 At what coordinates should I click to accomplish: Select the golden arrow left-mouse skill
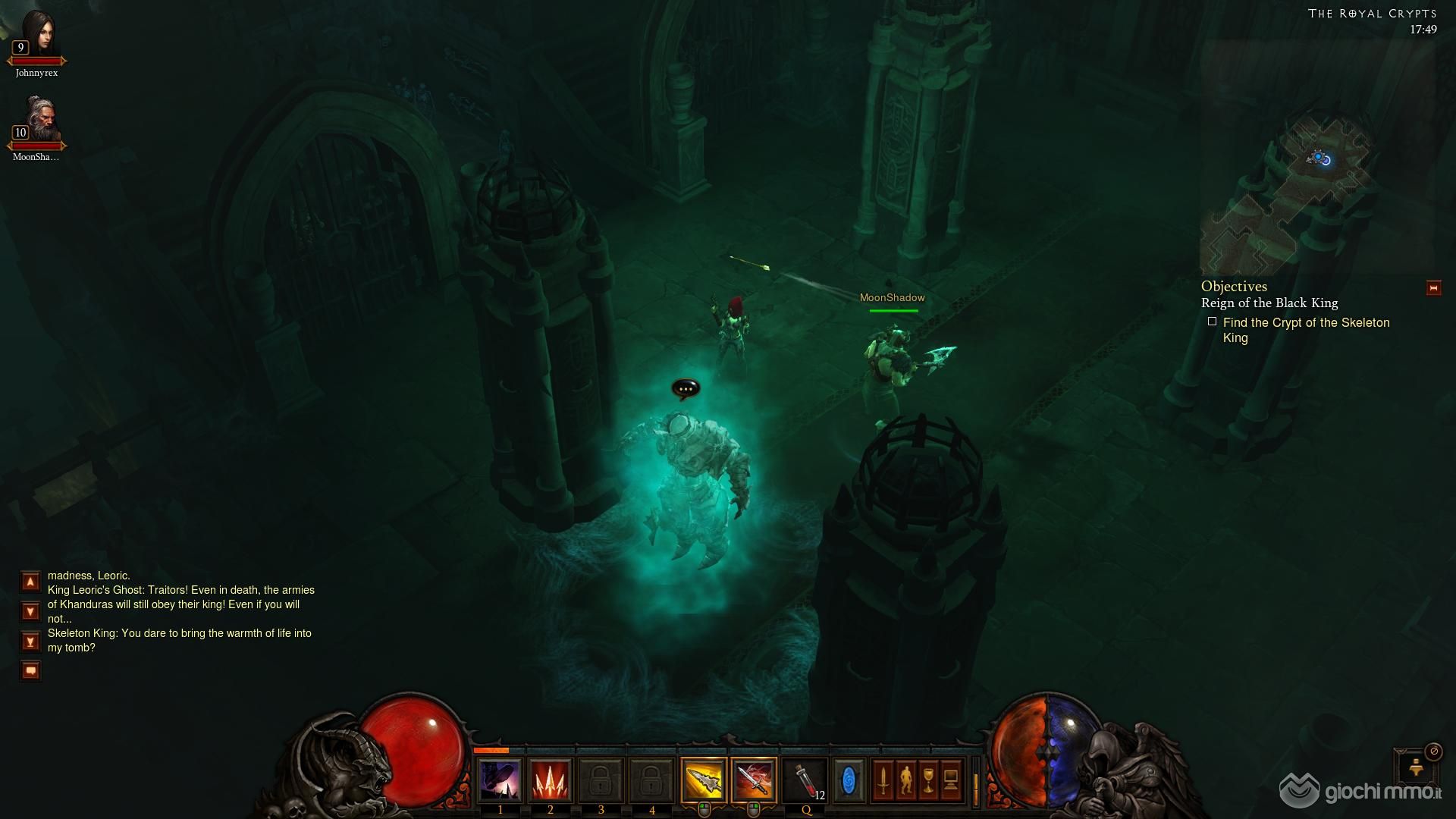[x=704, y=780]
